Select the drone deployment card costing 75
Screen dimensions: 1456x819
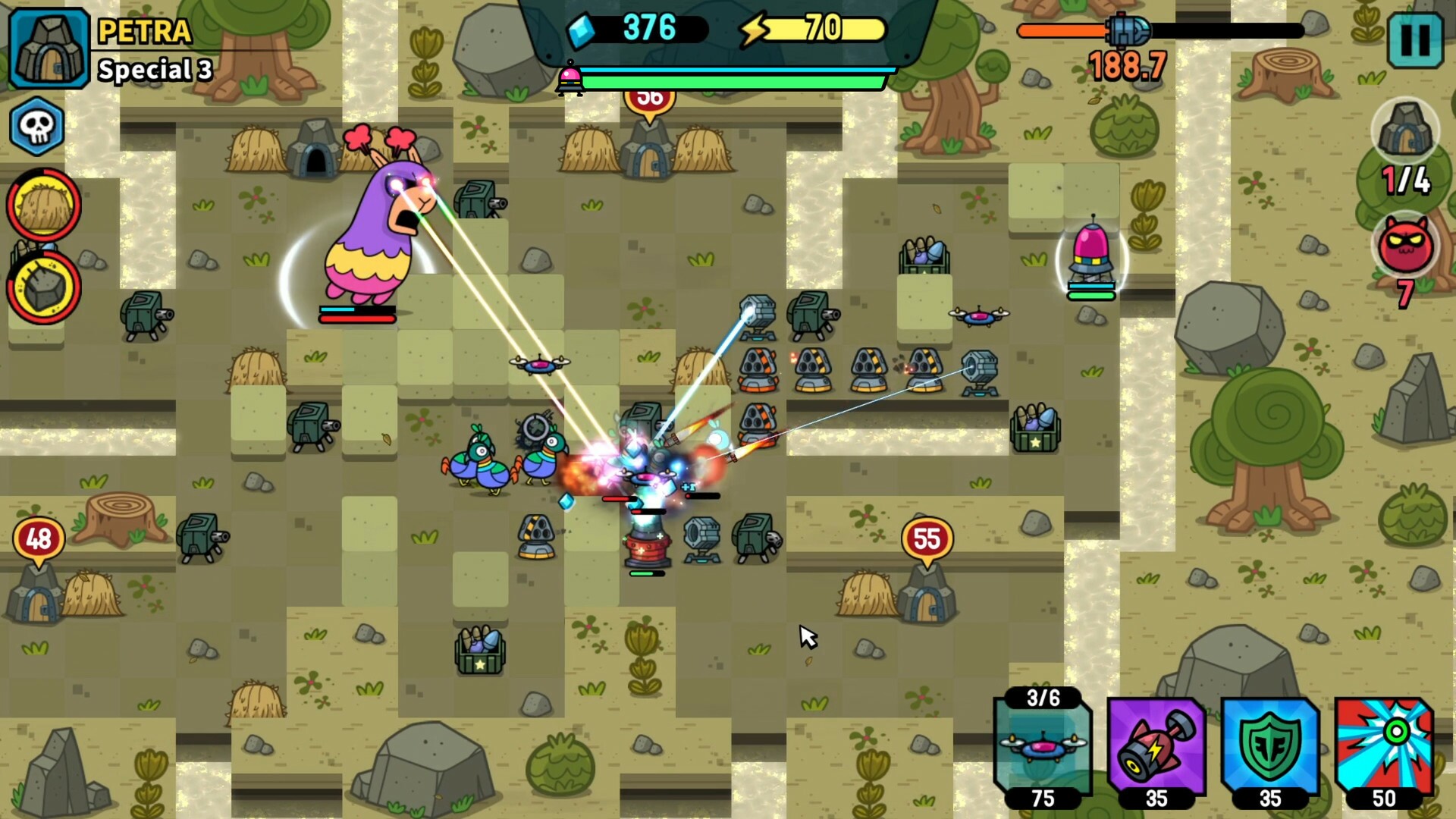pyautogui.click(x=1041, y=747)
